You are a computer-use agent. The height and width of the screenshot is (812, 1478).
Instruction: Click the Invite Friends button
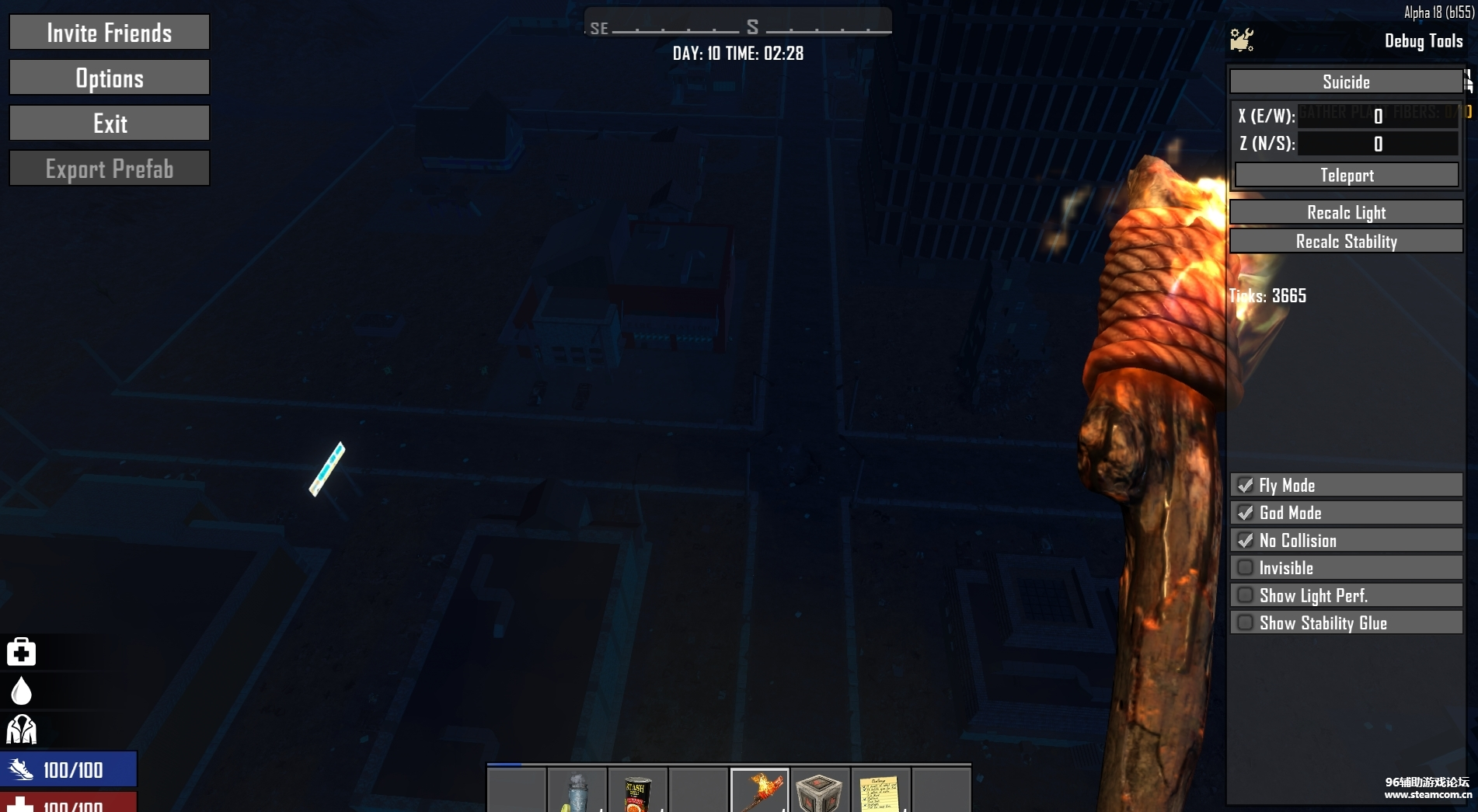tap(110, 33)
